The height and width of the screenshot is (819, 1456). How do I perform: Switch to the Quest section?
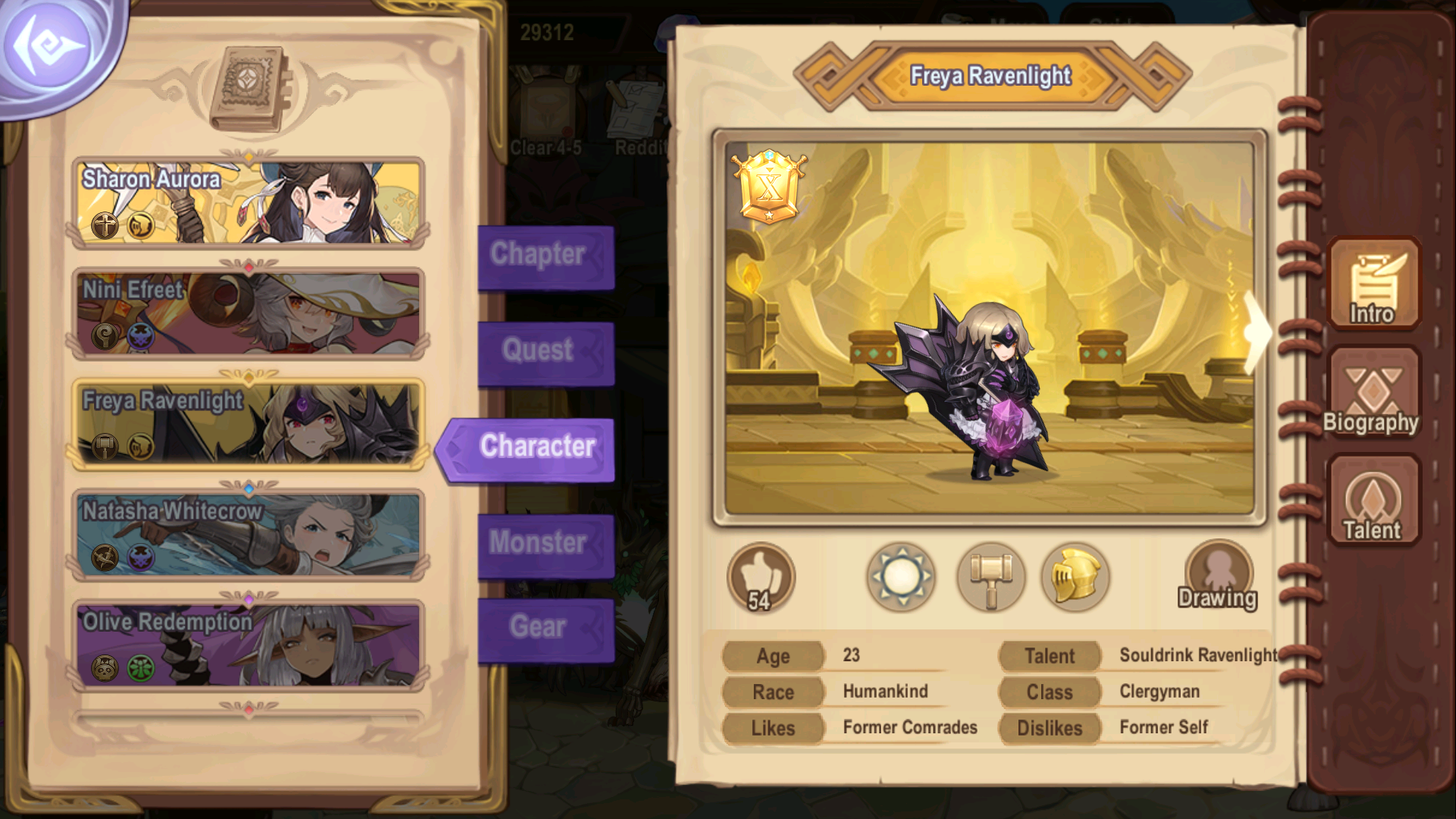[540, 350]
